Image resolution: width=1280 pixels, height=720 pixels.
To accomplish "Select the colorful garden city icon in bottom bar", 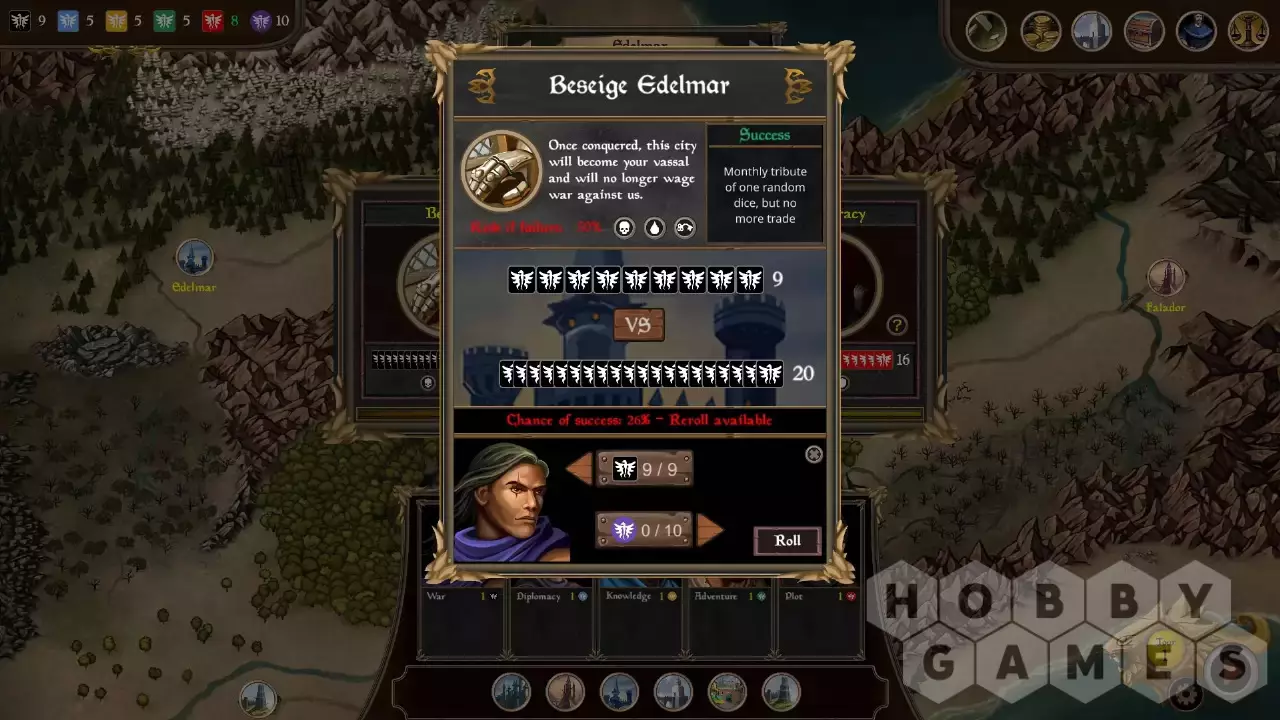I will (727, 691).
